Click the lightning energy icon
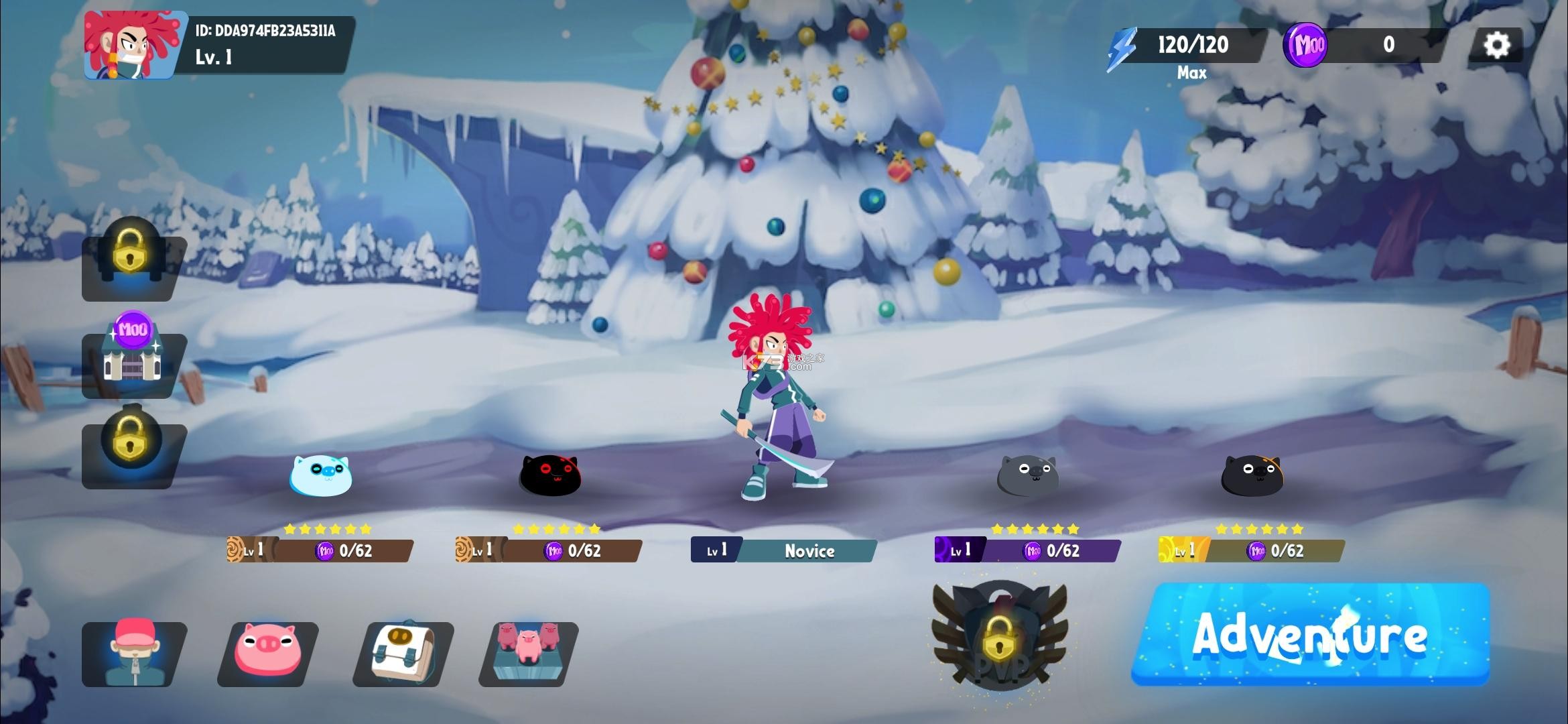1568x724 pixels. click(x=1122, y=48)
